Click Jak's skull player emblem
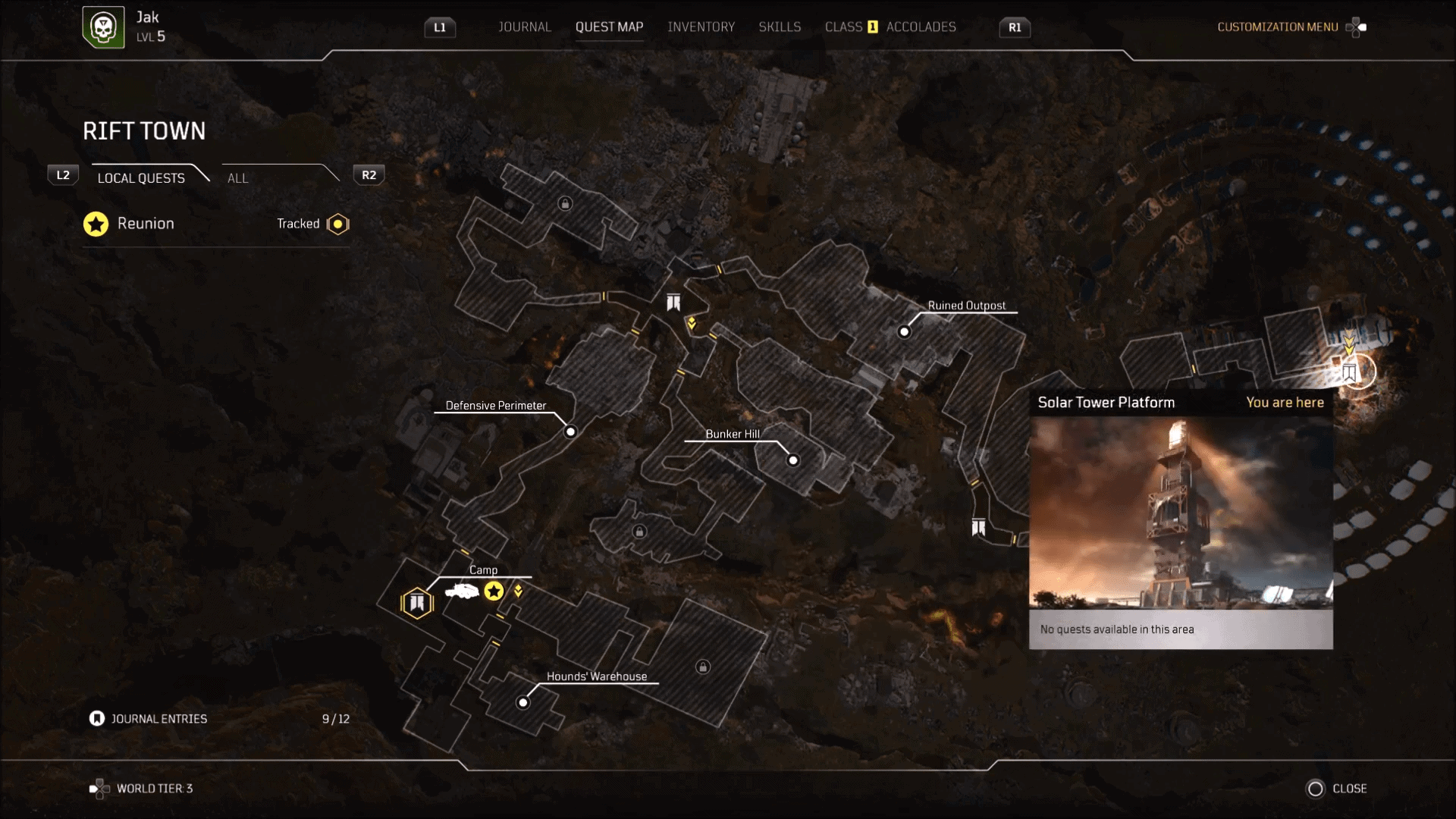 (104, 26)
